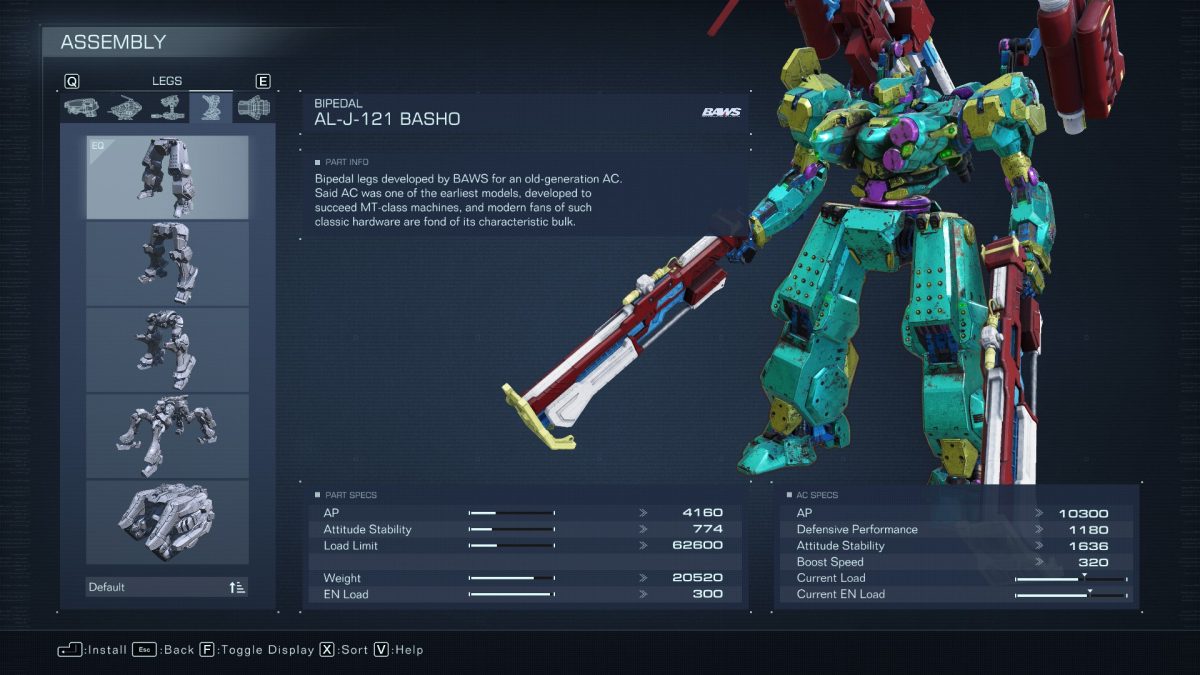Viewport: 1200px width, 675px height.
Task: Switch to the core parts tab
Action: [124, 107]
